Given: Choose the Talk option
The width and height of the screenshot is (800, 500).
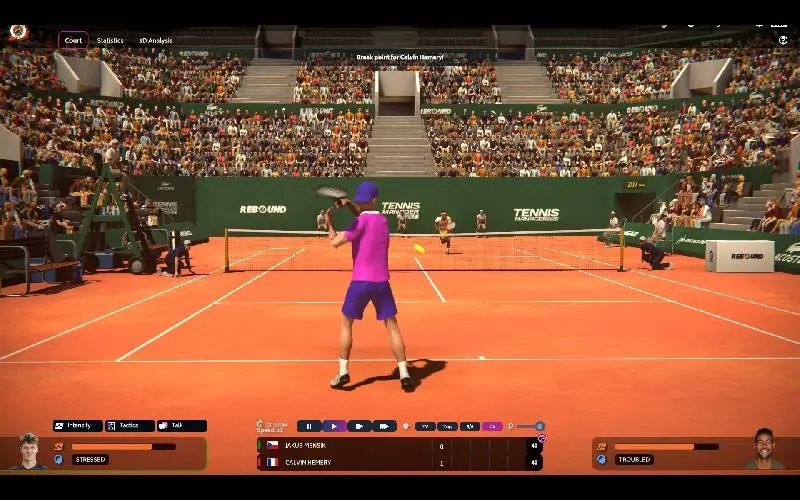Looking at the screenshot, I should 182,426.
